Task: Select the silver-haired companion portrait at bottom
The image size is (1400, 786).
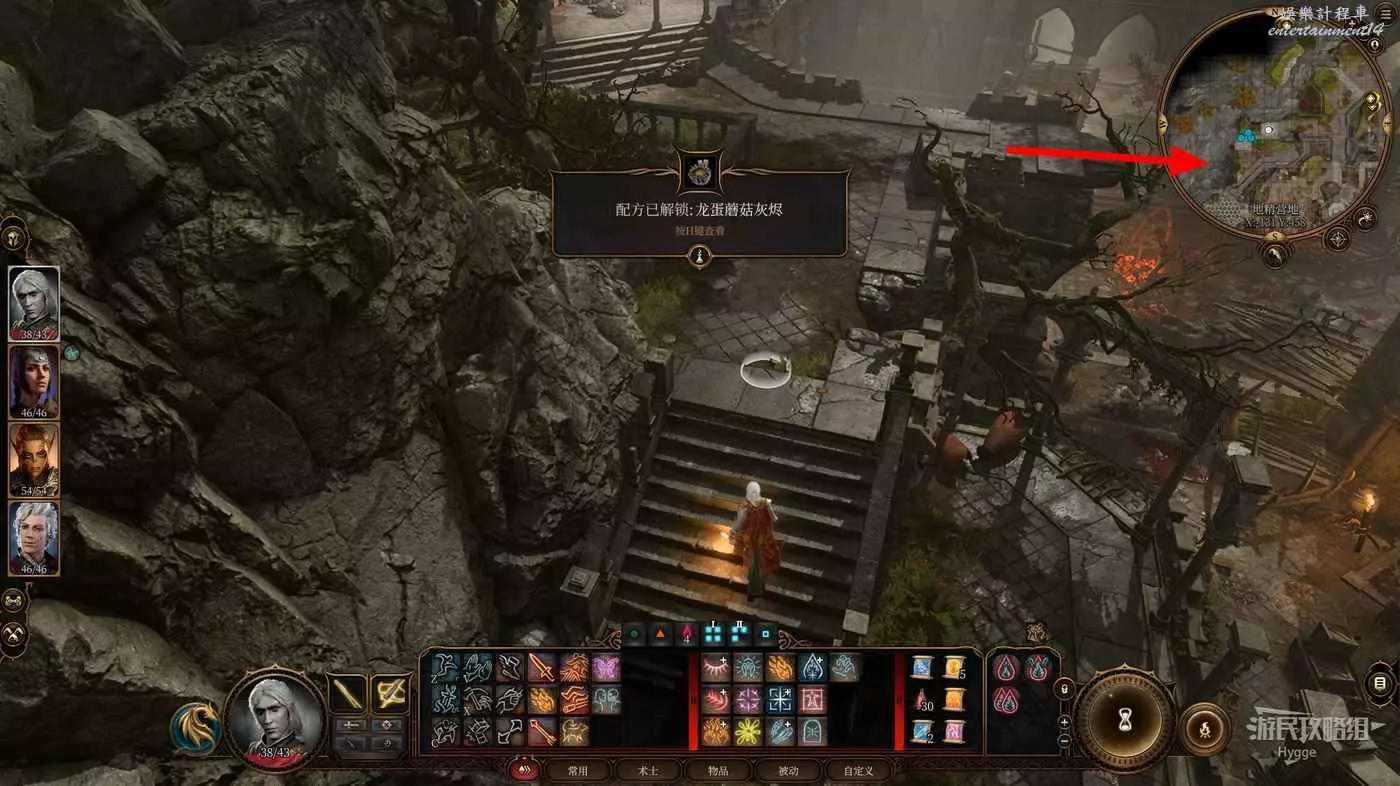Action: tap(34, 538)
